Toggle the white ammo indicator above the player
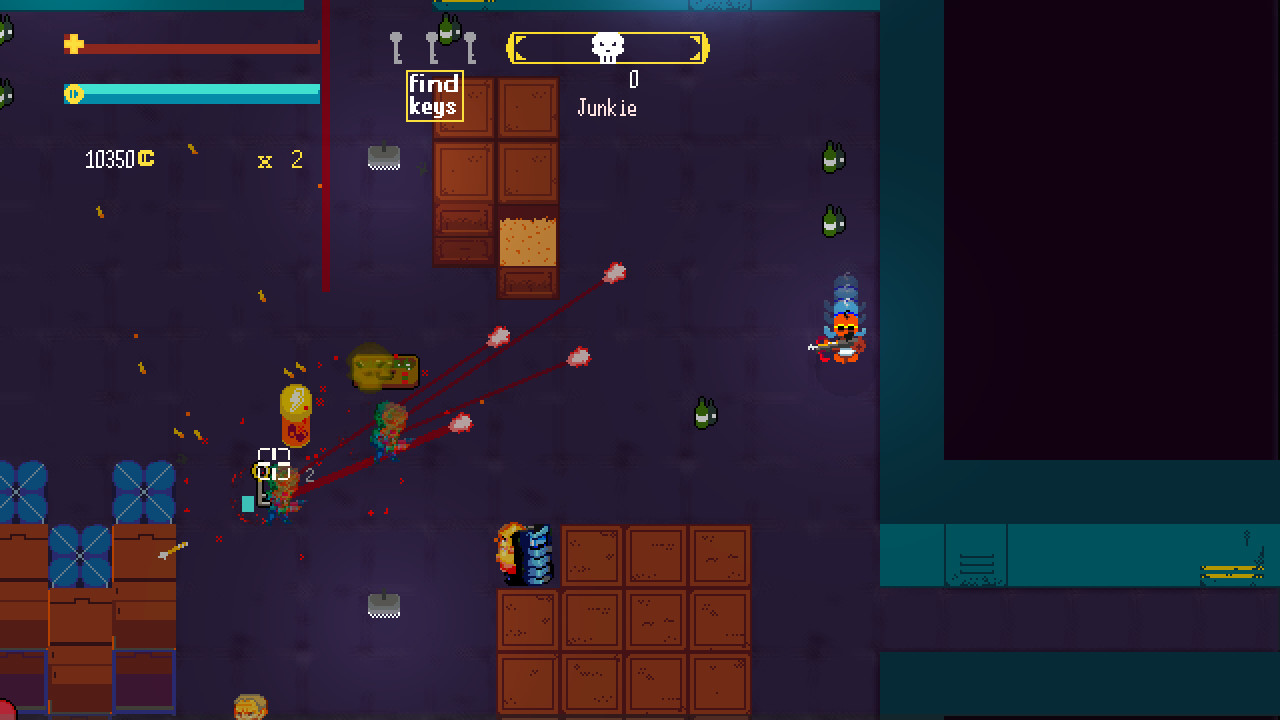Image resolution: width=1280 pixels, height=720 pixels. coord(275,461)
